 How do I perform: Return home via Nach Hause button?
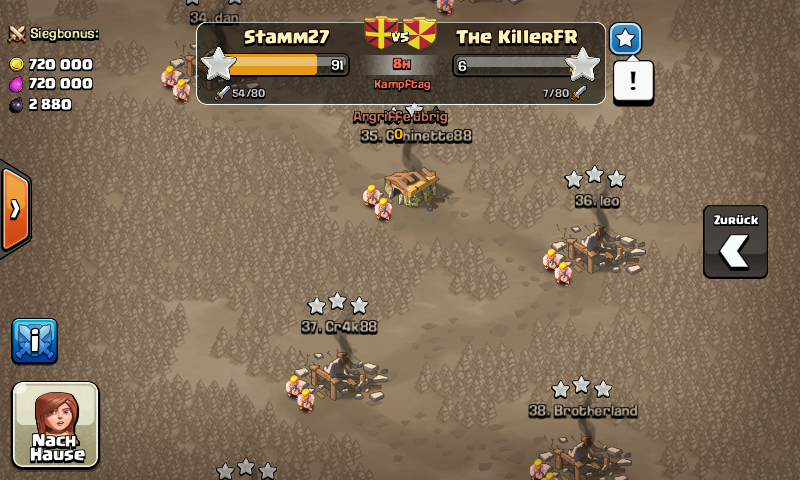coord(56,424)
